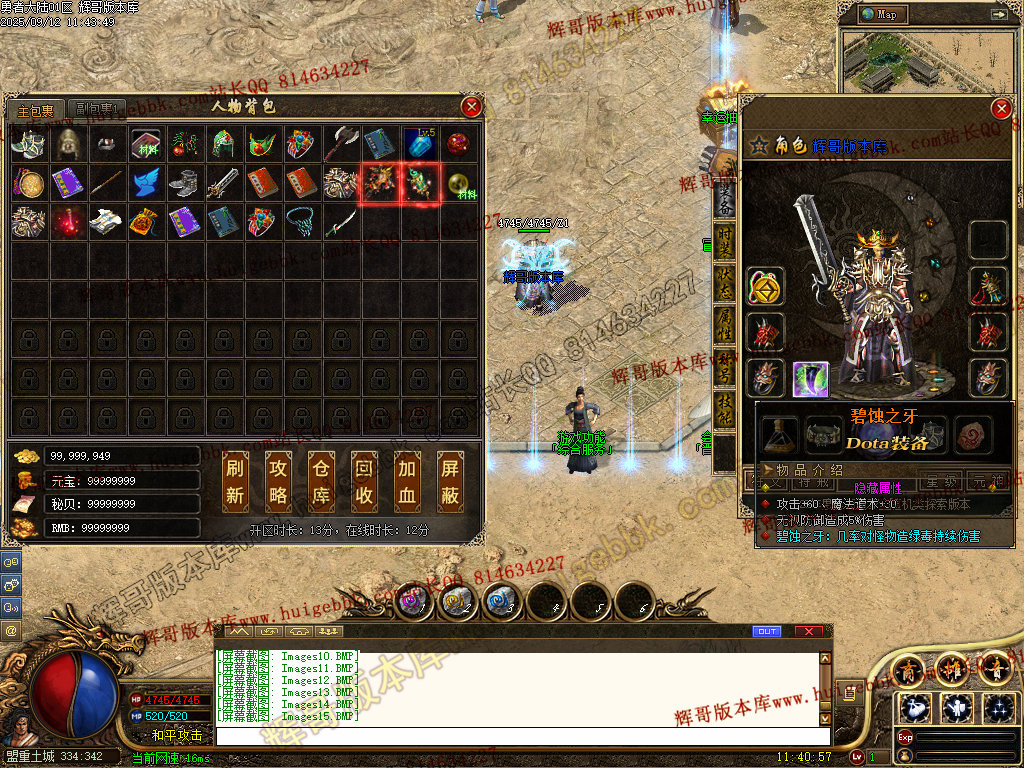Select the Lv.5 blue gem item
This screenshot has width=1024, height=768.
(x=419, y=144)
